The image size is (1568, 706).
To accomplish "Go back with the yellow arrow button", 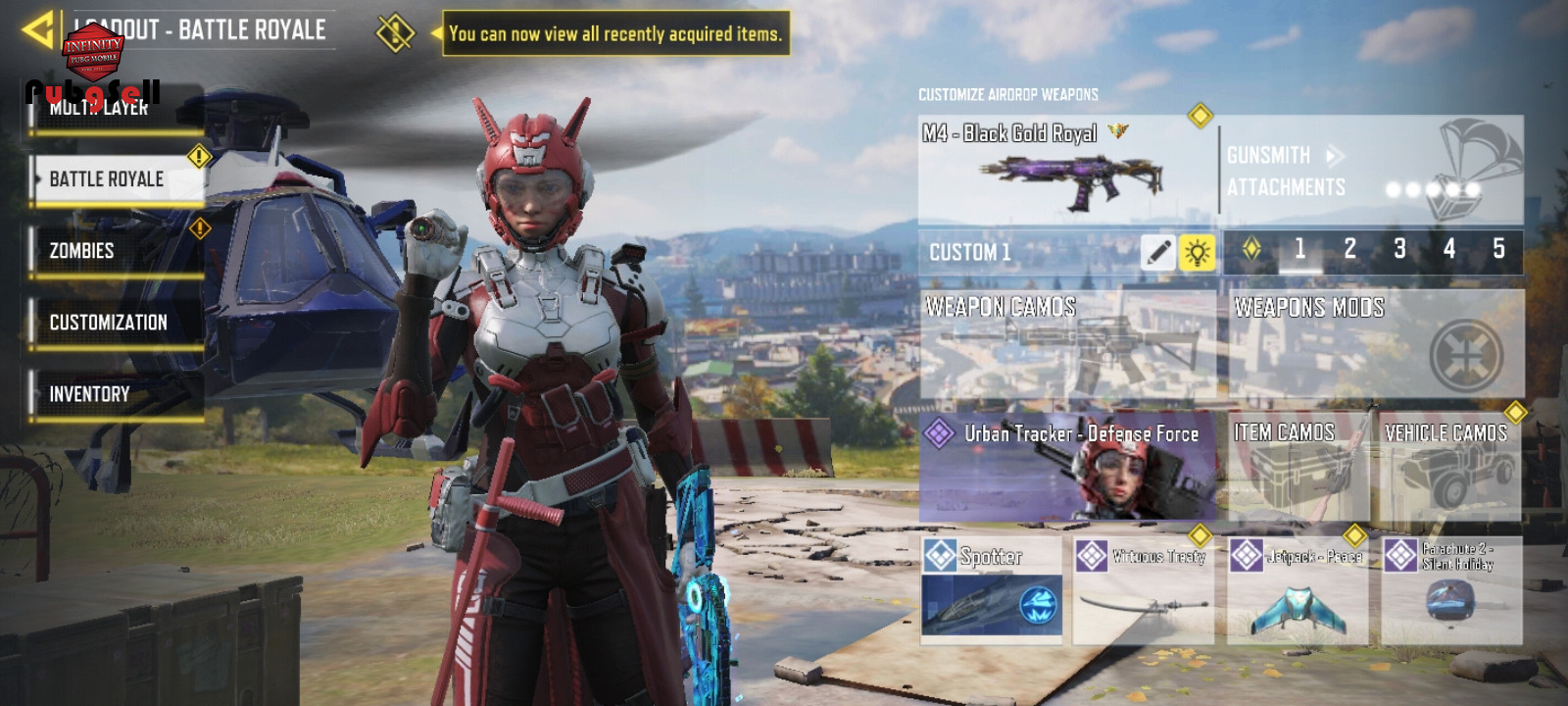I will tap(37, 29).
